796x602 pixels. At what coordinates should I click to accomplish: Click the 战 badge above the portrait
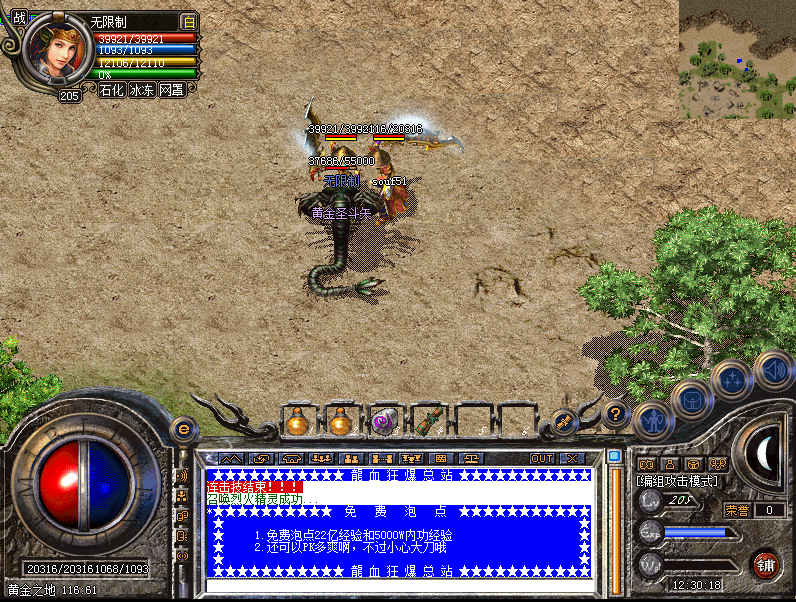[x=19, y=17]
